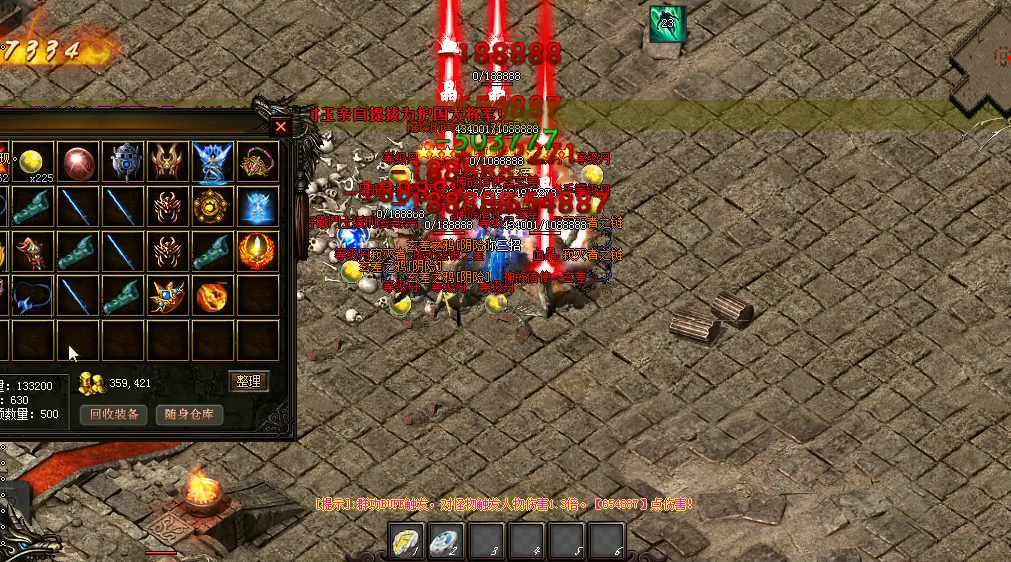Open 回收装备 equipment recycling
This screenshot has height=562, width=1011.
(x=113, y=414)
